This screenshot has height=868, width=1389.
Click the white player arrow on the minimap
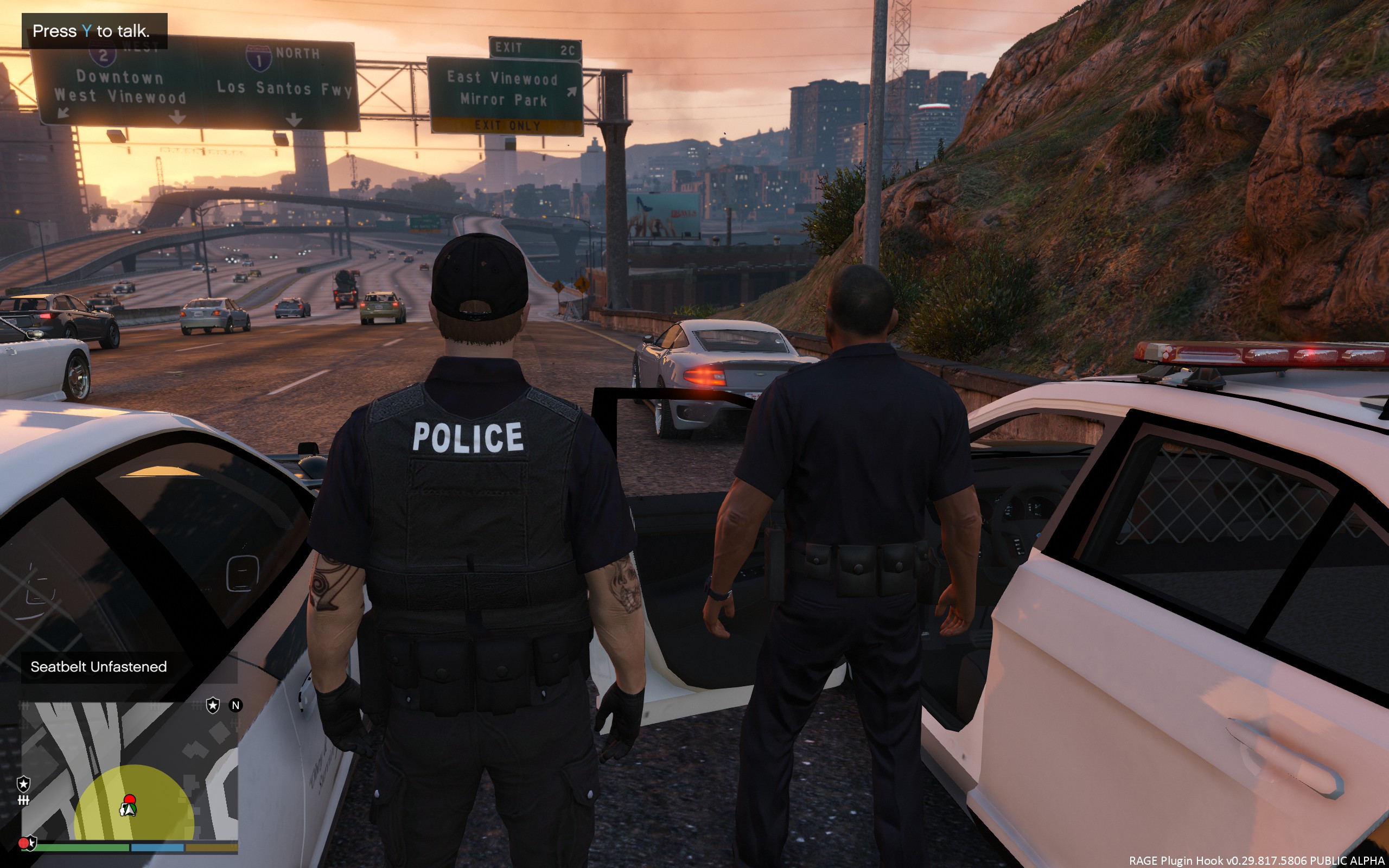coord(128,810)
